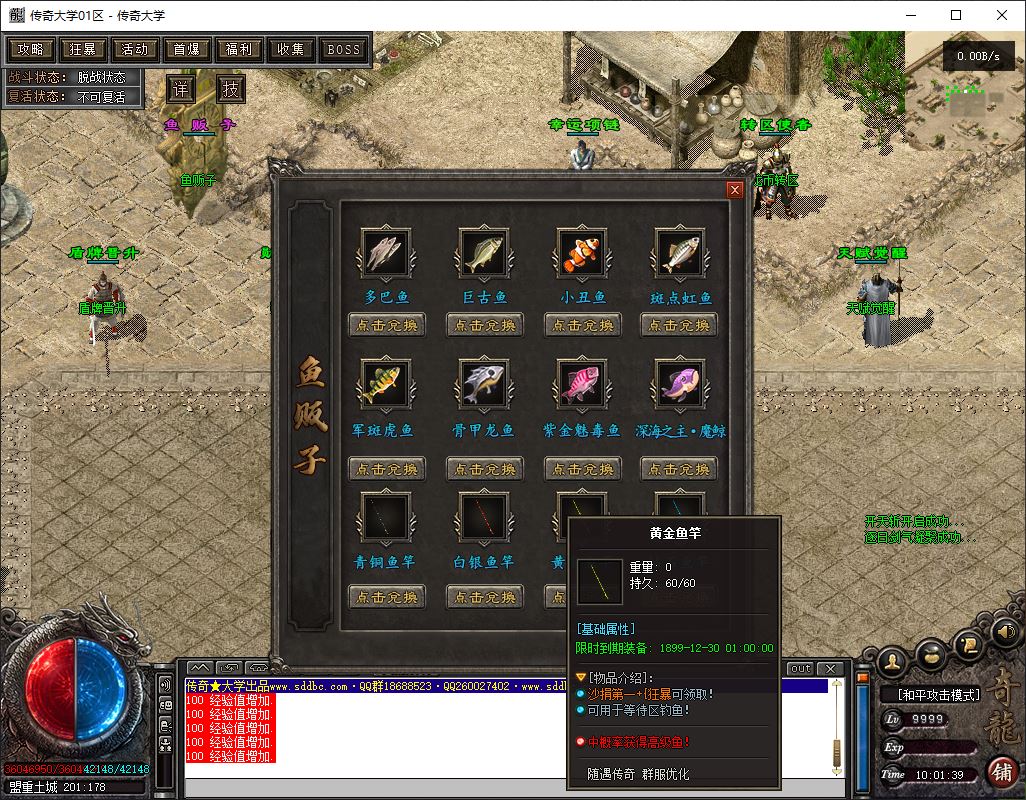1026x800 pixels.
Task: Click the 详 details button
Action: click(180, 88)
